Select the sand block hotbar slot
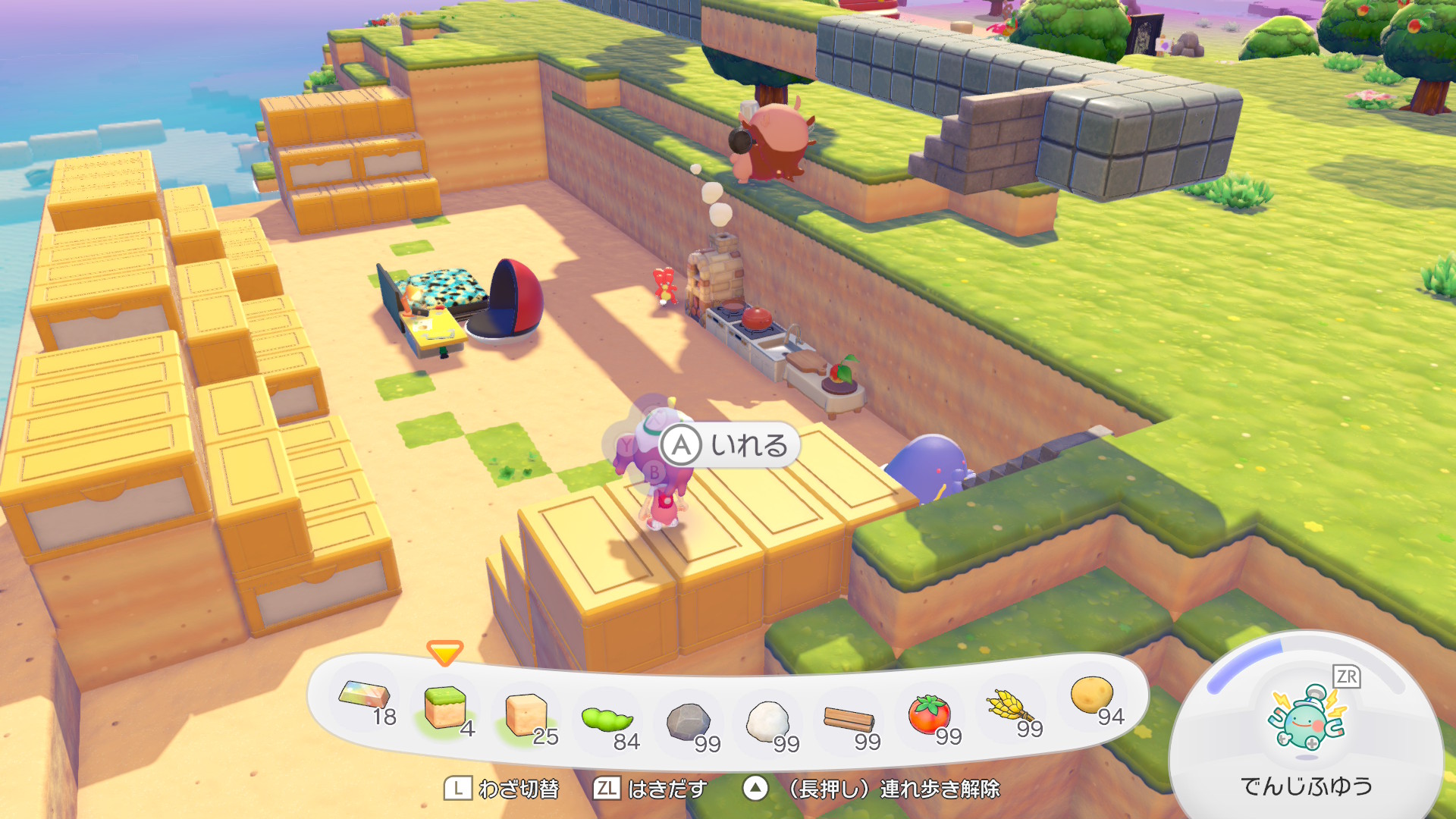 (x=526, y=715)
